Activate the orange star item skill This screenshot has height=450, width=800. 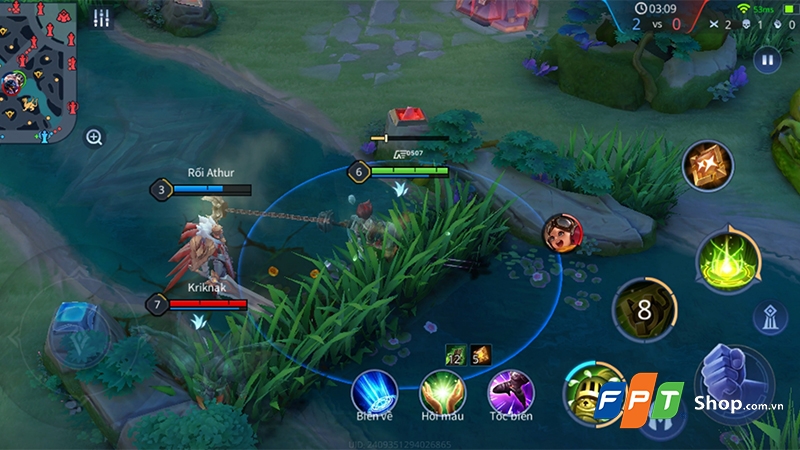(x=708, y=165)
